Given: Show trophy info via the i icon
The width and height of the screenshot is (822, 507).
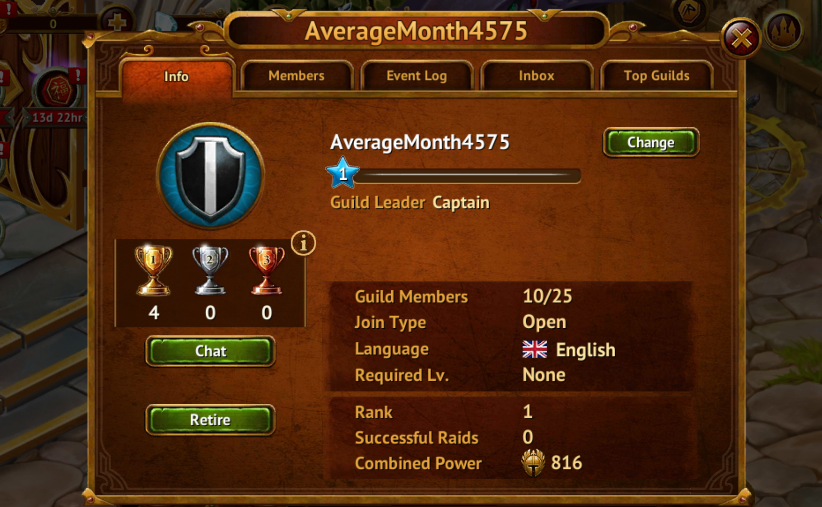Looking at the screenshot, I should pos(302,243).
